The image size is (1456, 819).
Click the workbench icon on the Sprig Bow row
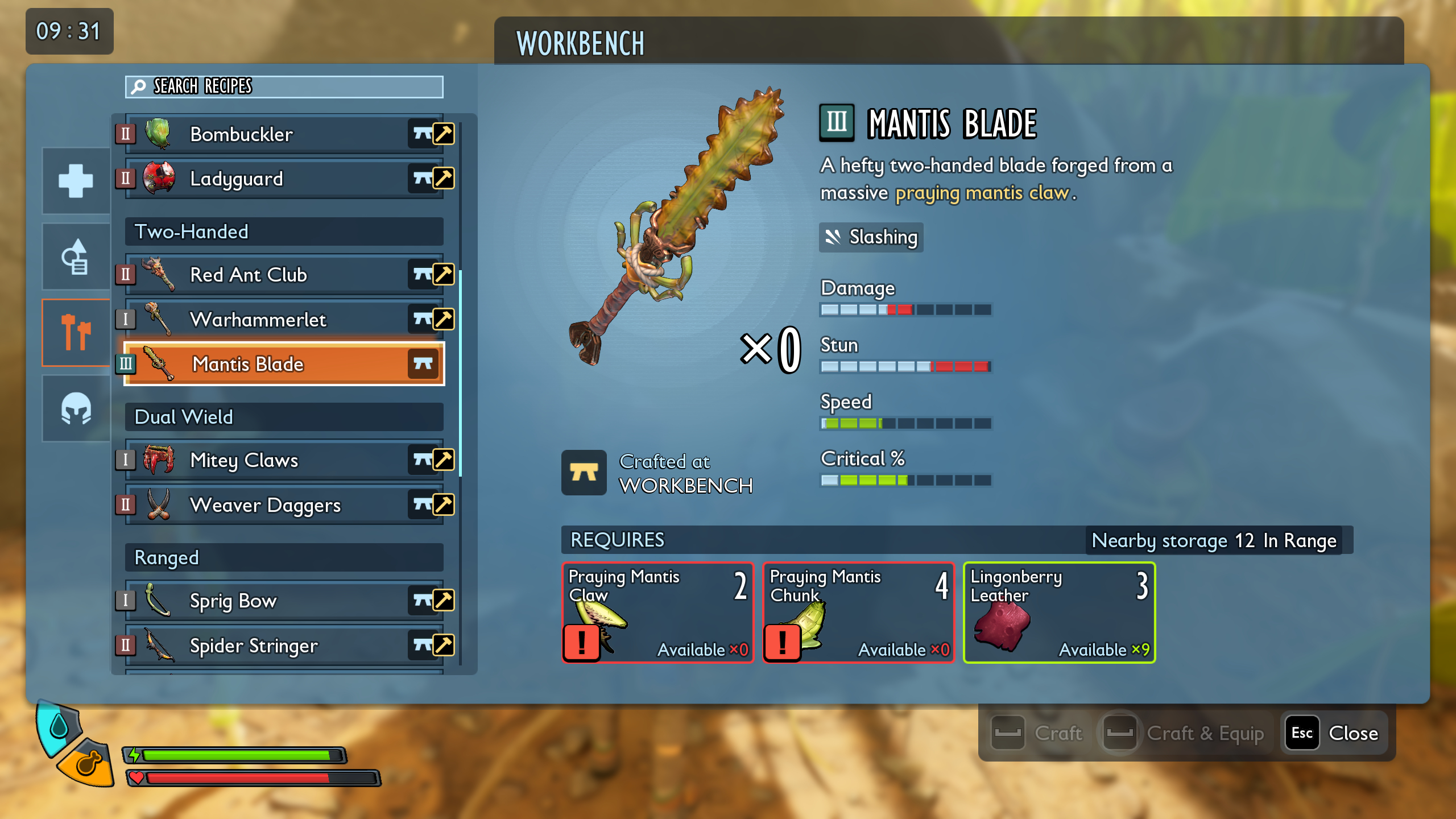click(x=423, y=601)
